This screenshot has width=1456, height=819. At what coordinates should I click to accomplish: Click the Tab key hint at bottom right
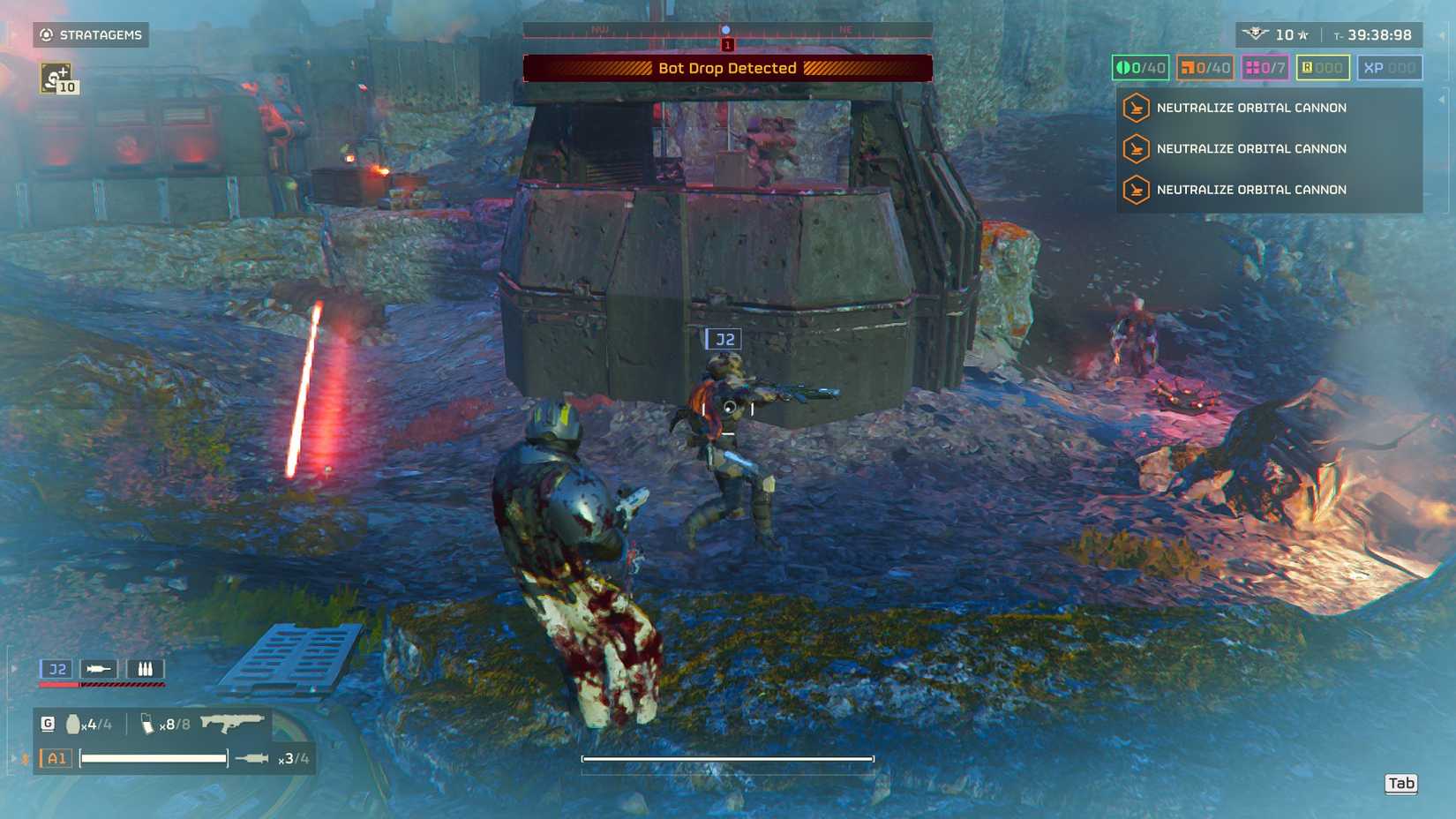coord(1401,783)
